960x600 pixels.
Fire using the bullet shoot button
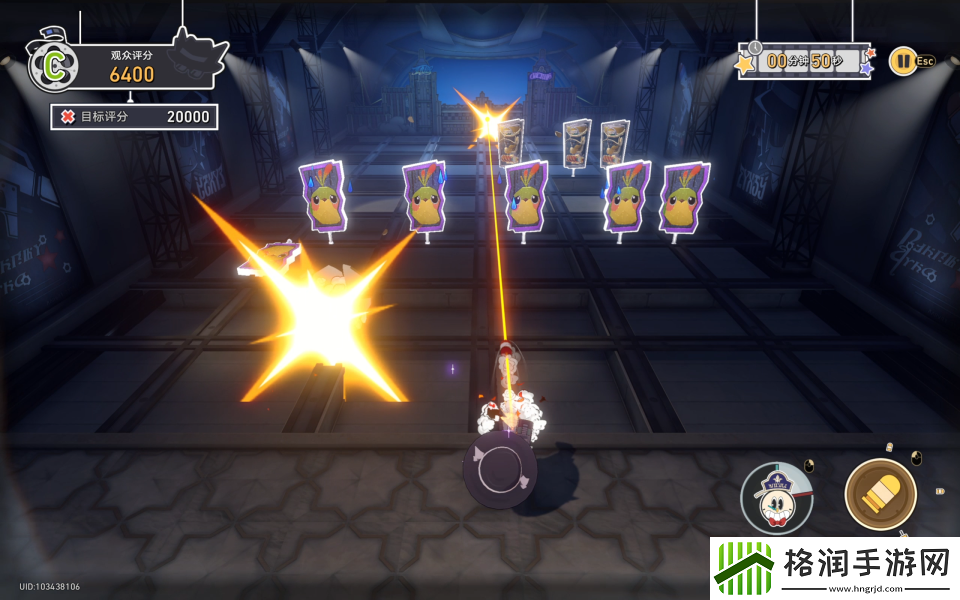coord(880,494)
